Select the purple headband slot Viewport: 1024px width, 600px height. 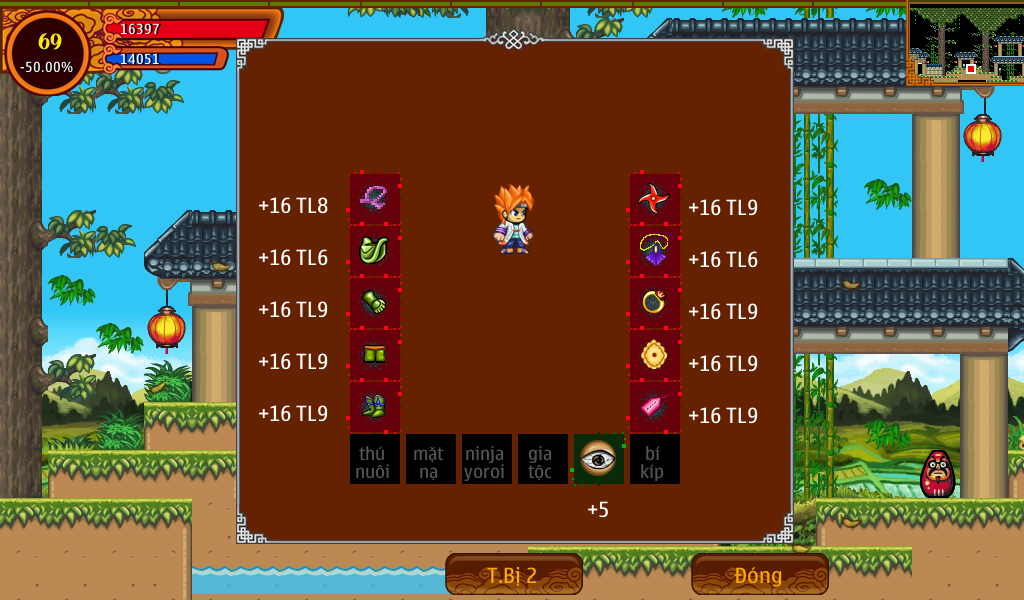375,199
